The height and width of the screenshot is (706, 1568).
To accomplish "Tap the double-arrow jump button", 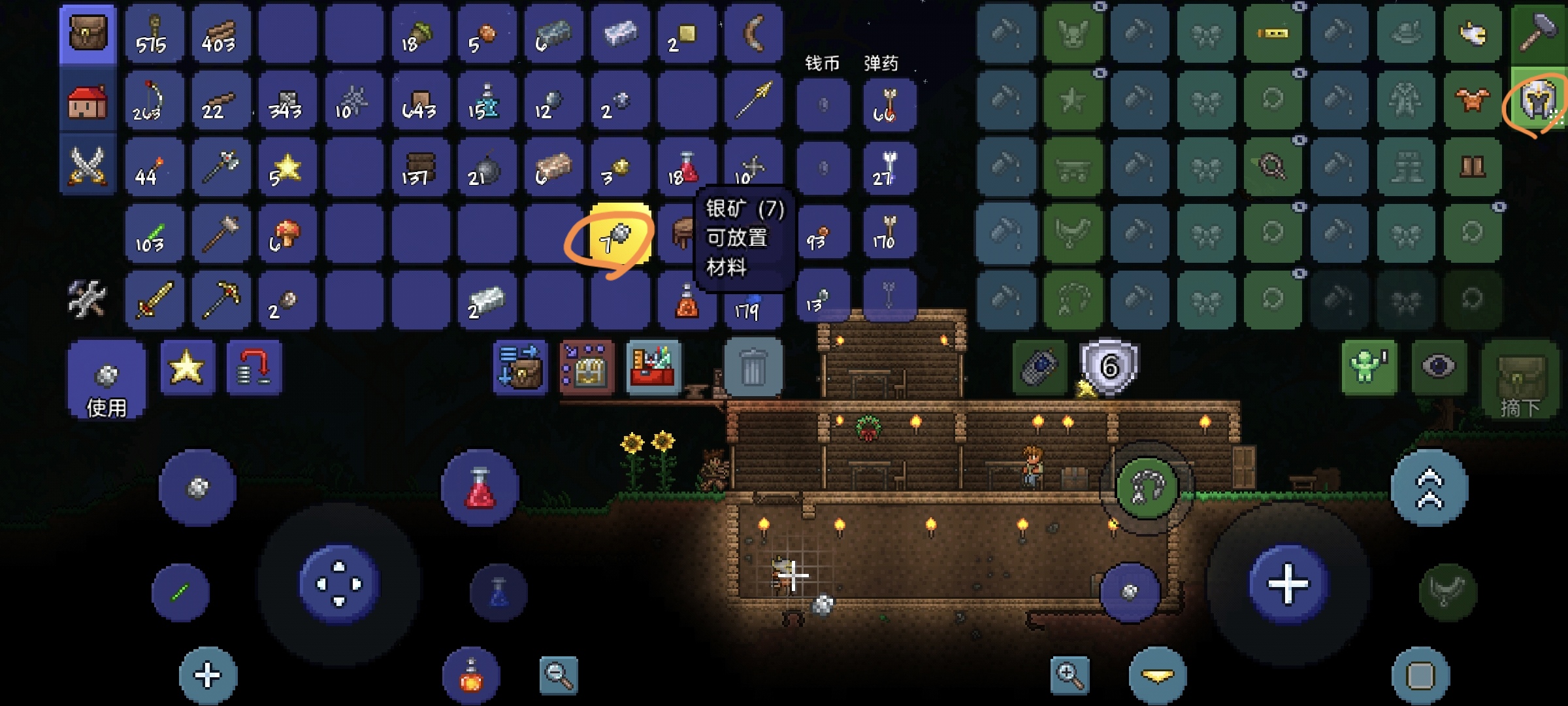I will click(1429, 488).
